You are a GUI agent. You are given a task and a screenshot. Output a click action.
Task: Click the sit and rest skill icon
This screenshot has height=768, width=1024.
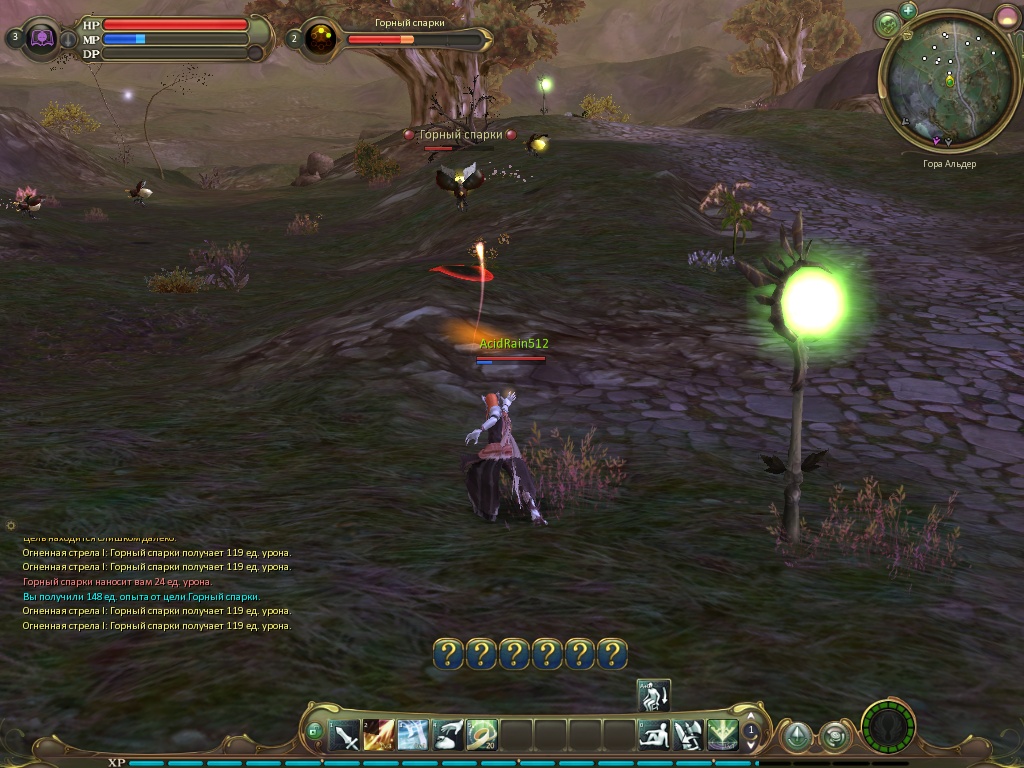pos(654,736)
